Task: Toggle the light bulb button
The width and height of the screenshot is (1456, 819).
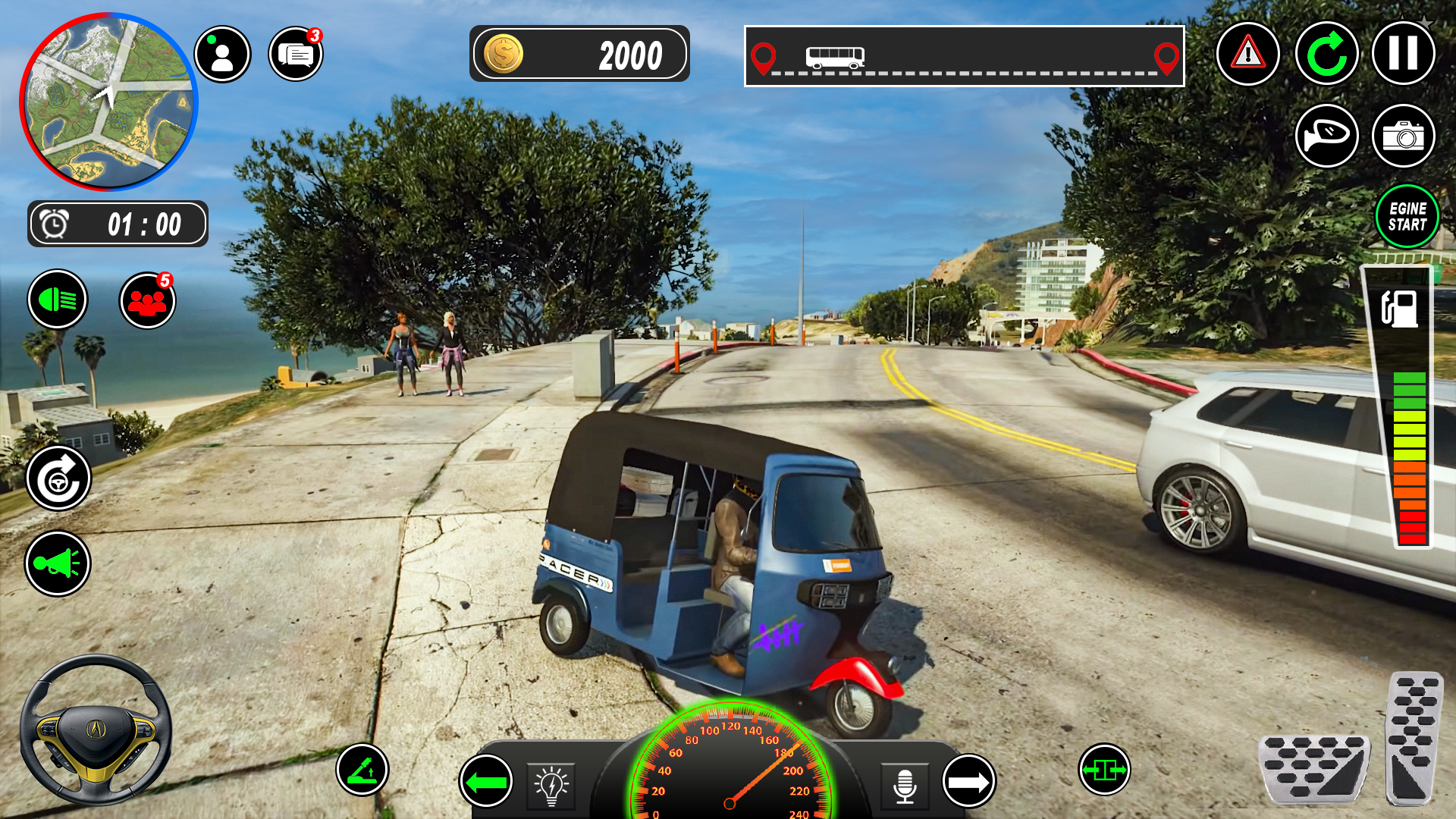Action: click(x=551, y=786)
